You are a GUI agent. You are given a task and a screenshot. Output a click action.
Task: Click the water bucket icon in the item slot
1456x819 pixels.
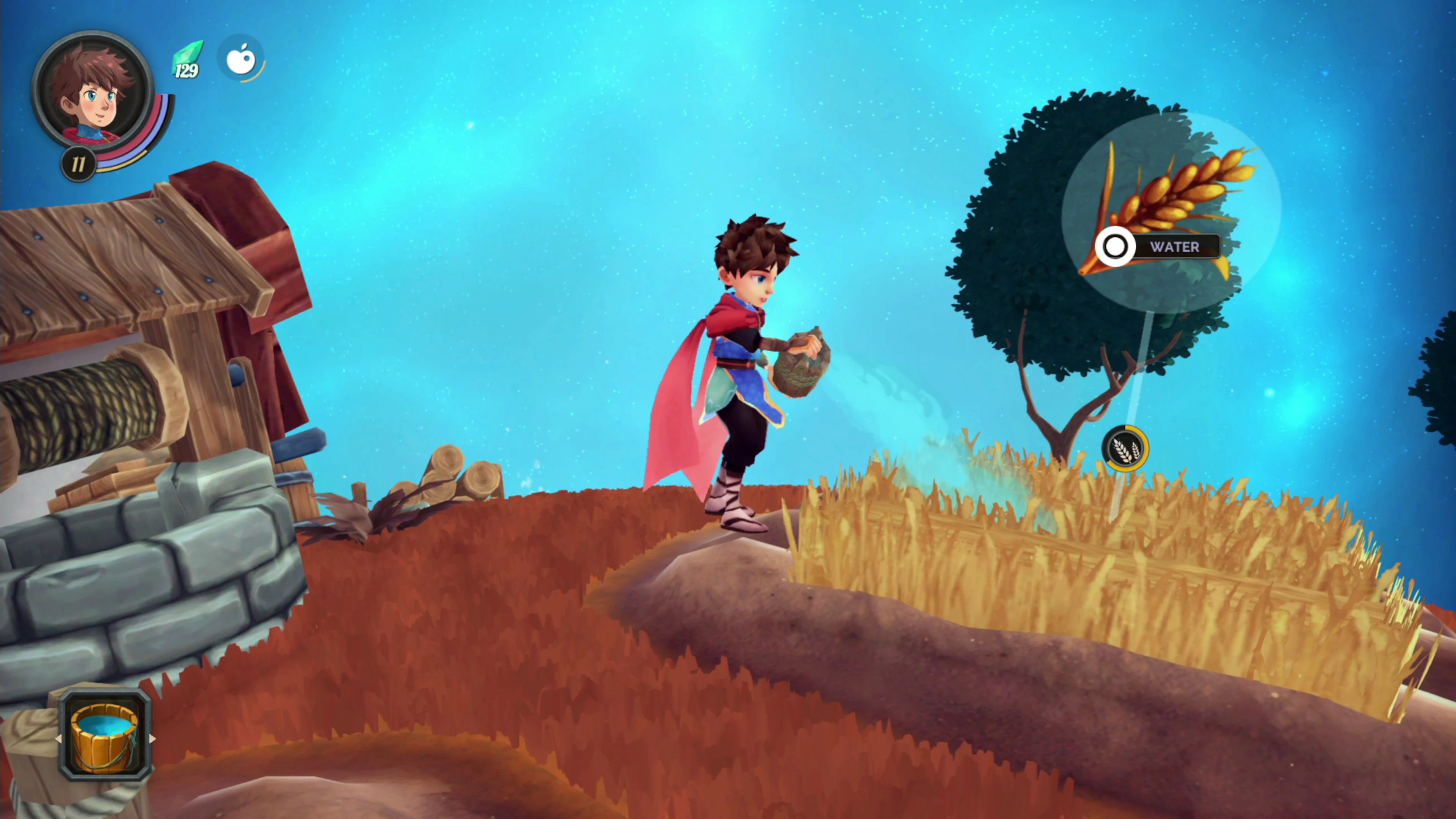coord(105,737)
